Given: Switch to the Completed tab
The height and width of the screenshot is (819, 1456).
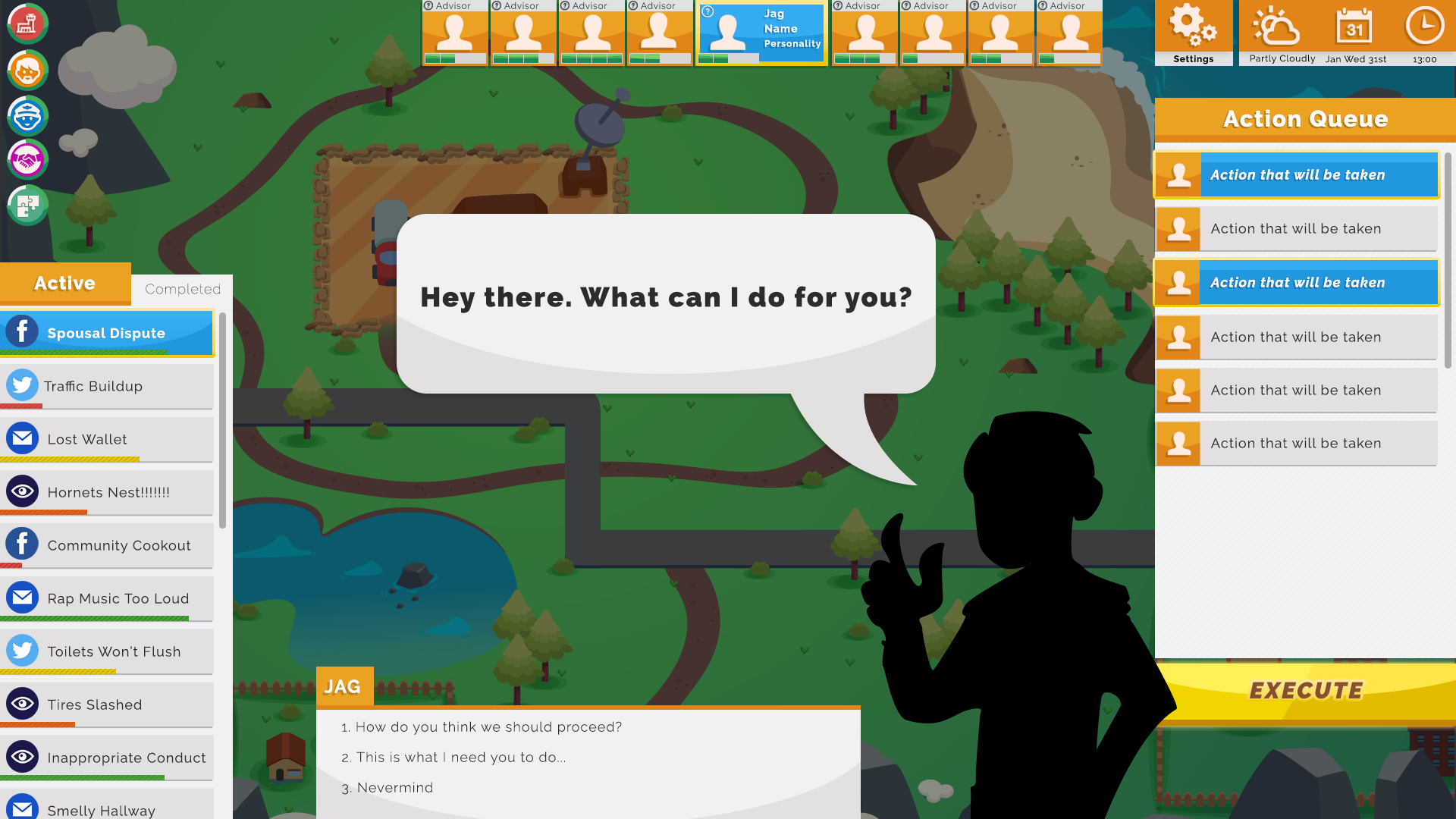Looking at the screenshot, I should click(x=181, y=289).
